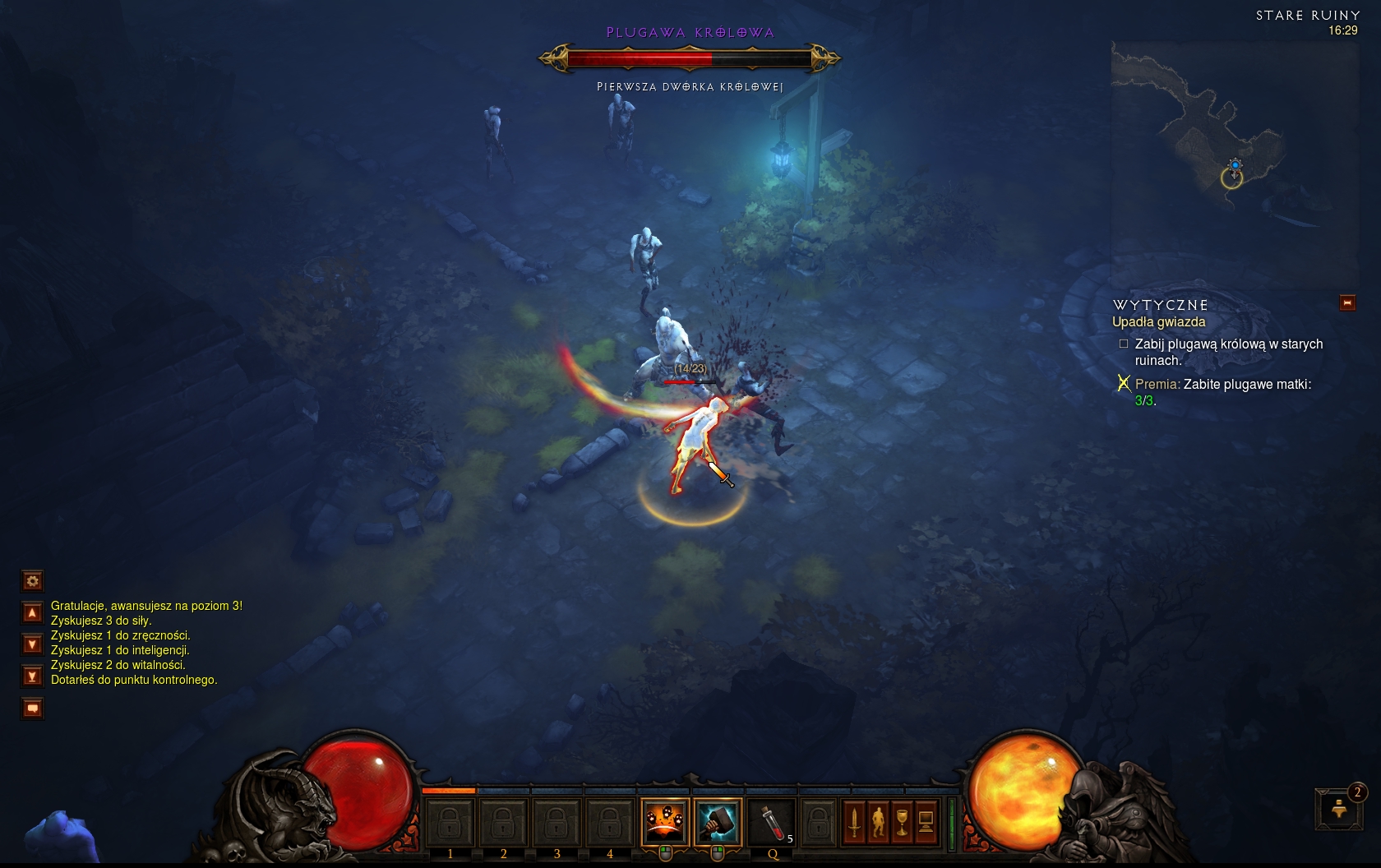Image resolution: width=1381 pixels, height=868 pixels.
Task: Open the goblet menu button
Action: point(902,821)
